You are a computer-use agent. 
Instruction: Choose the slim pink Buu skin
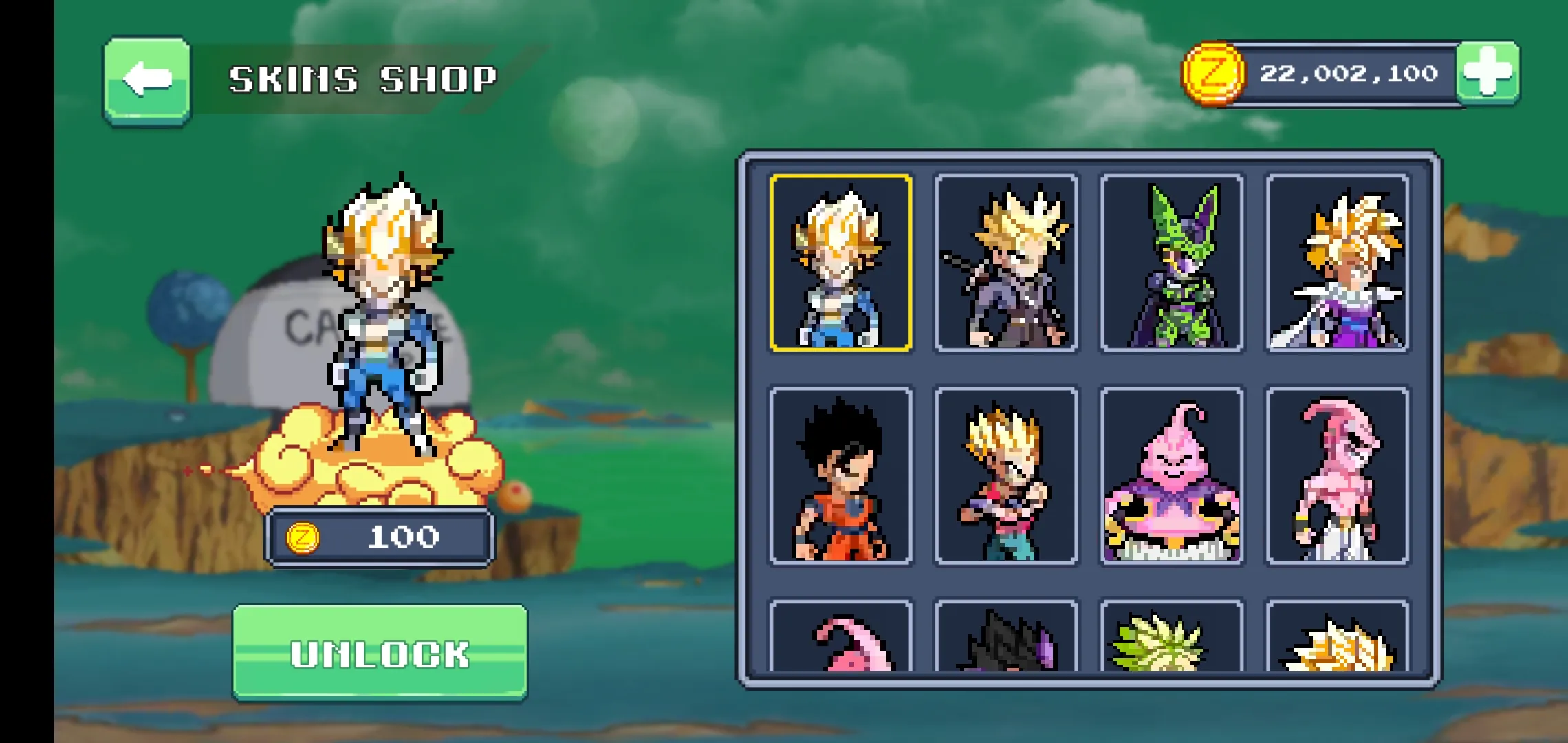click(1338, 476)
